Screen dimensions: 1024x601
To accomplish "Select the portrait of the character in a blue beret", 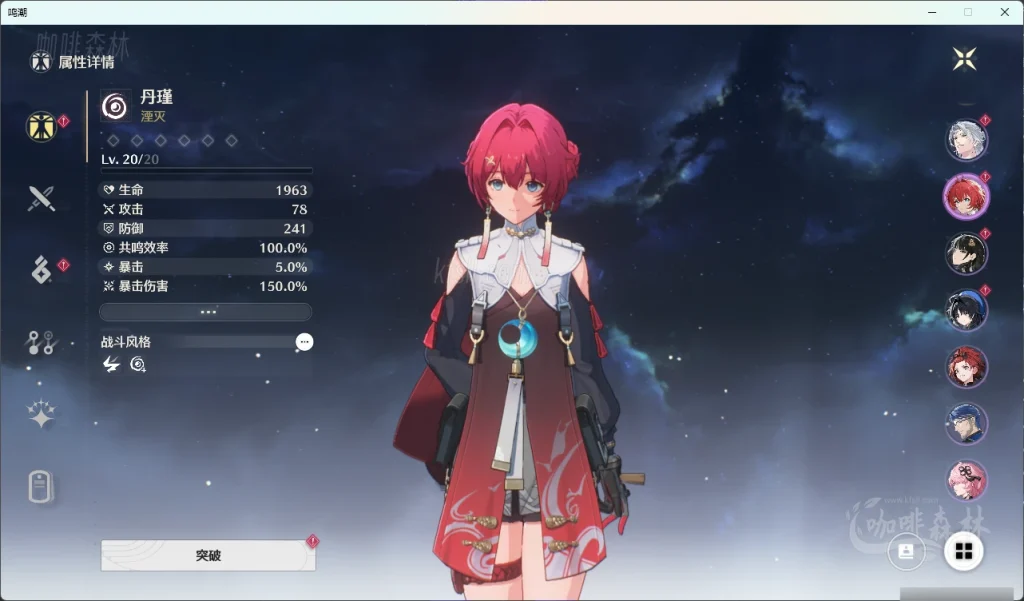I will [x=966, y=310].
